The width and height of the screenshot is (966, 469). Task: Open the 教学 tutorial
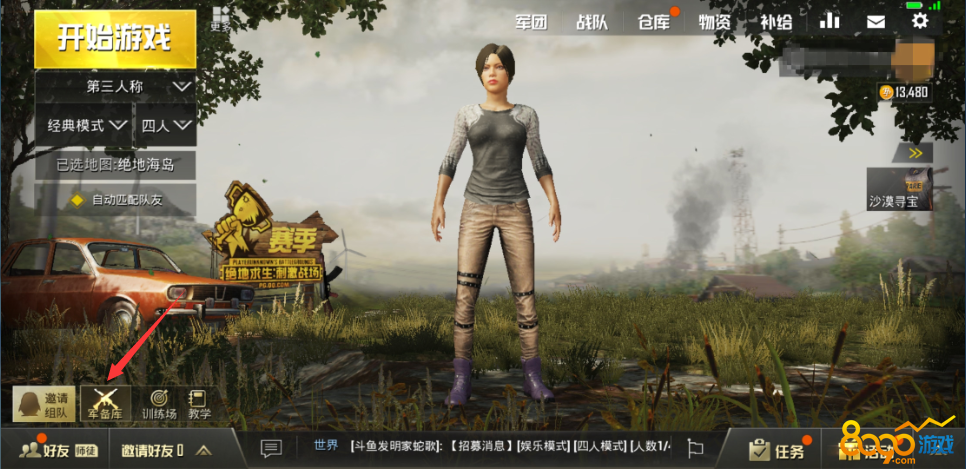pos(199,404)
